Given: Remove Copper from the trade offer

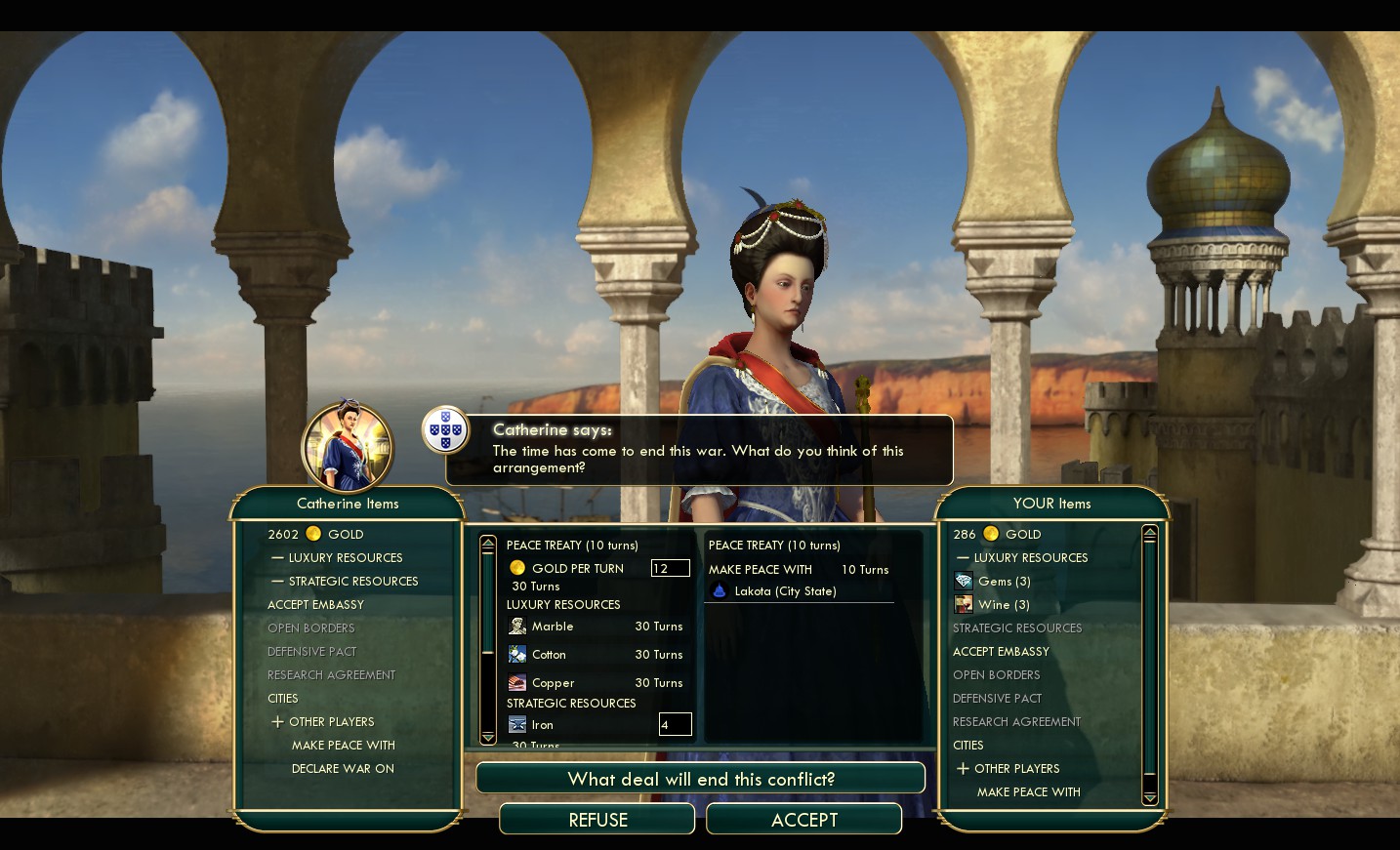Looking at the screenshot, I should pos(553,683).
